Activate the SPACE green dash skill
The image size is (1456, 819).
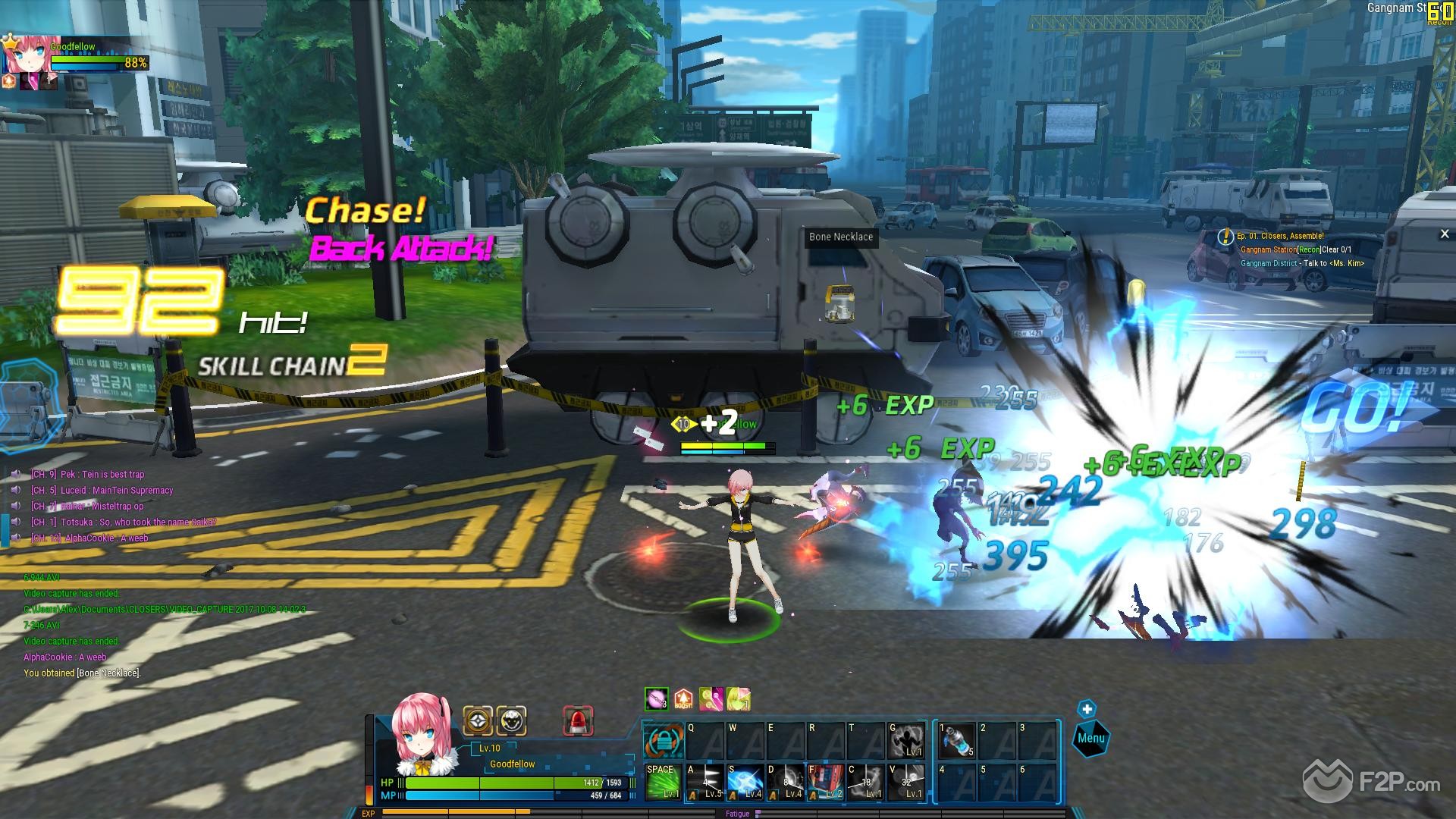coord(661,782)
